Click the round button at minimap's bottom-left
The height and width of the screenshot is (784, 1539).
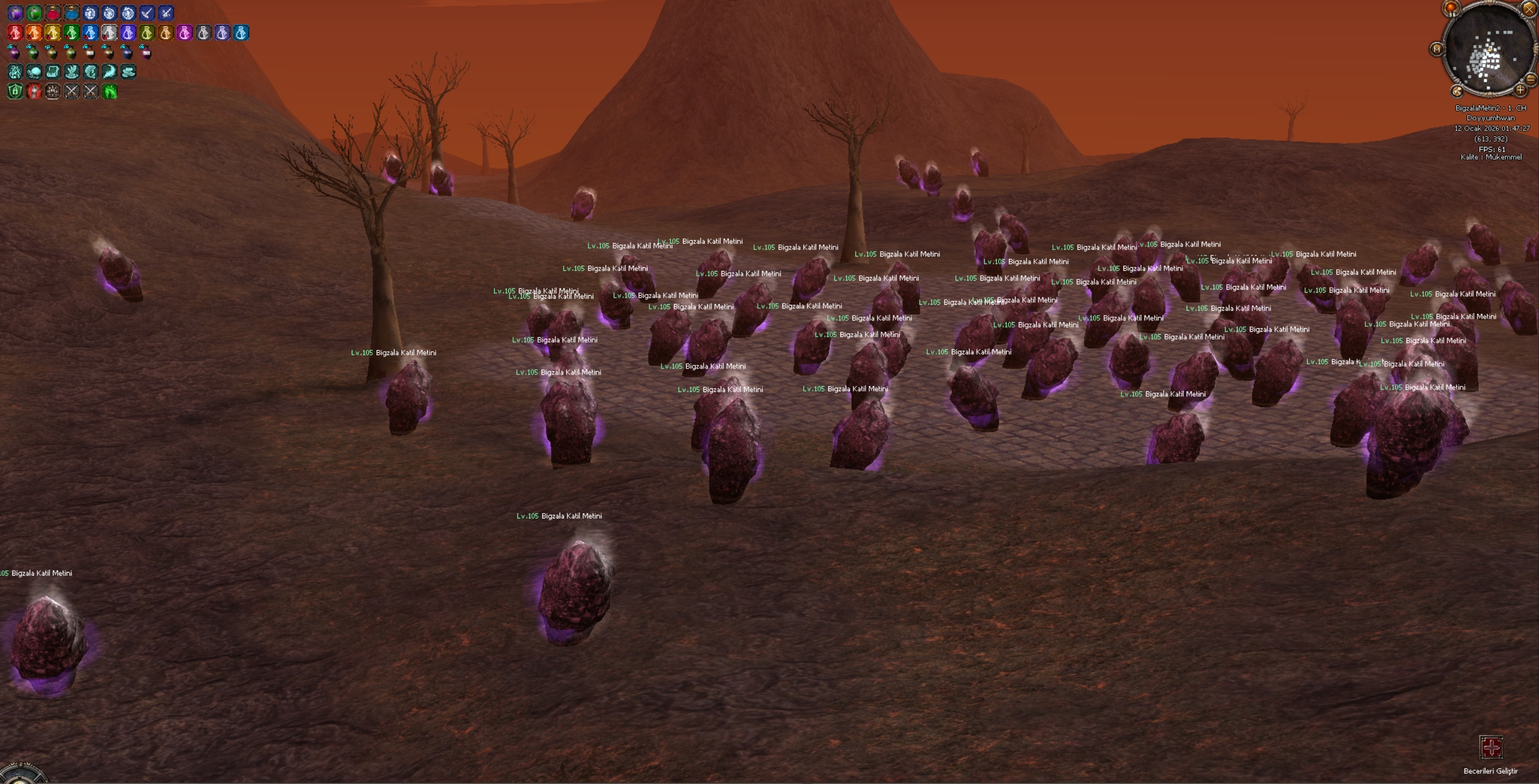(1457, 91)
